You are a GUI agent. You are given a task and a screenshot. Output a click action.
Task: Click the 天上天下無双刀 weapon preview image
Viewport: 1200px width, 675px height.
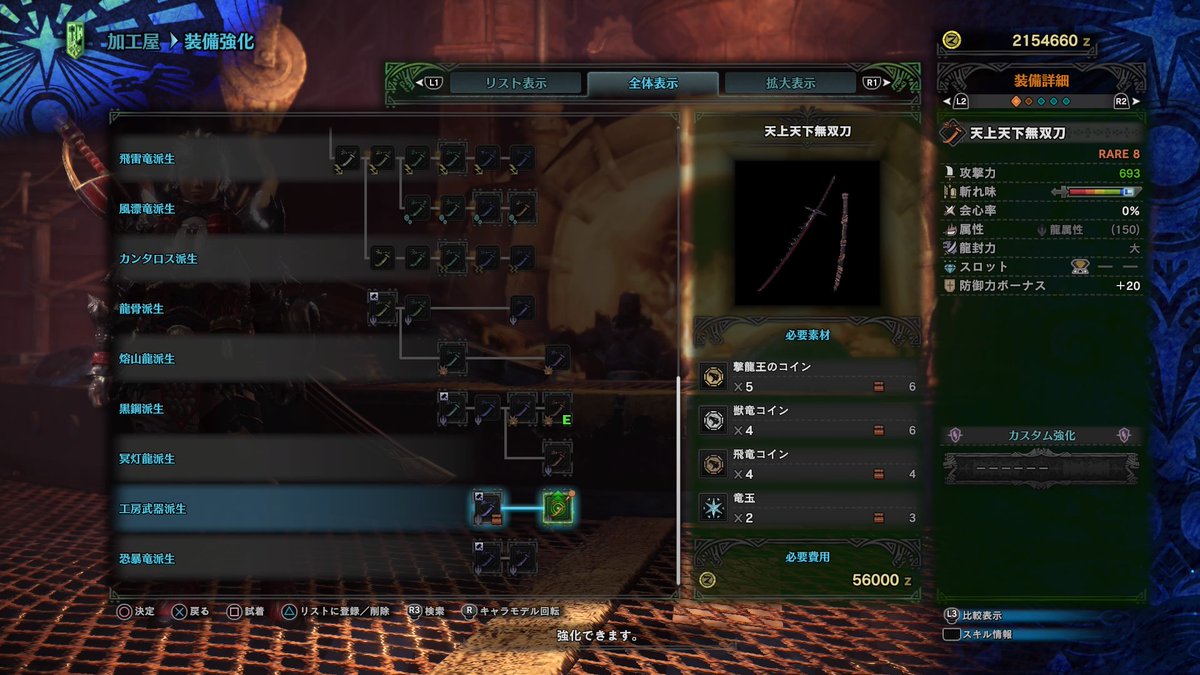808,232
